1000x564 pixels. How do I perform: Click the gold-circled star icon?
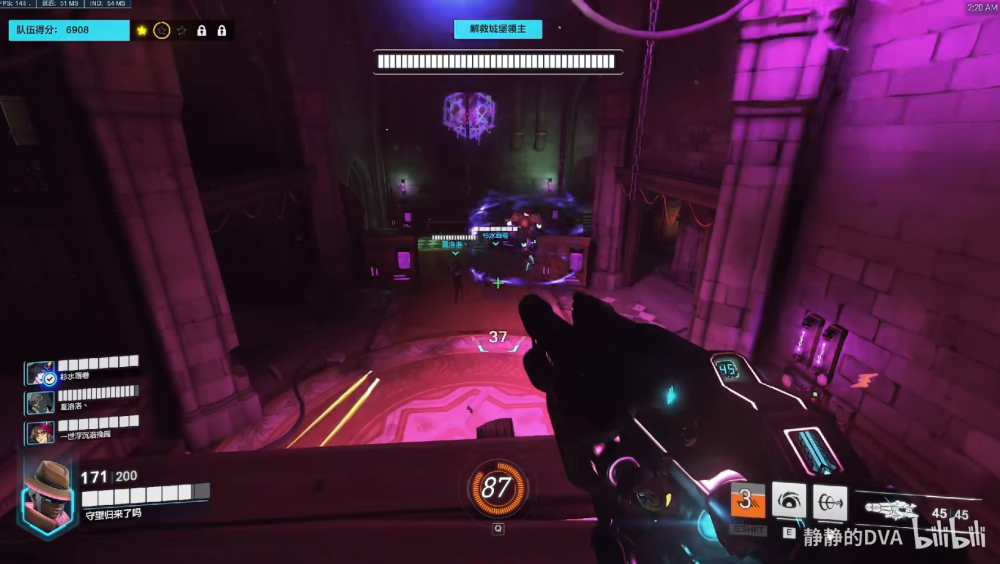click(x=162, y=31)
